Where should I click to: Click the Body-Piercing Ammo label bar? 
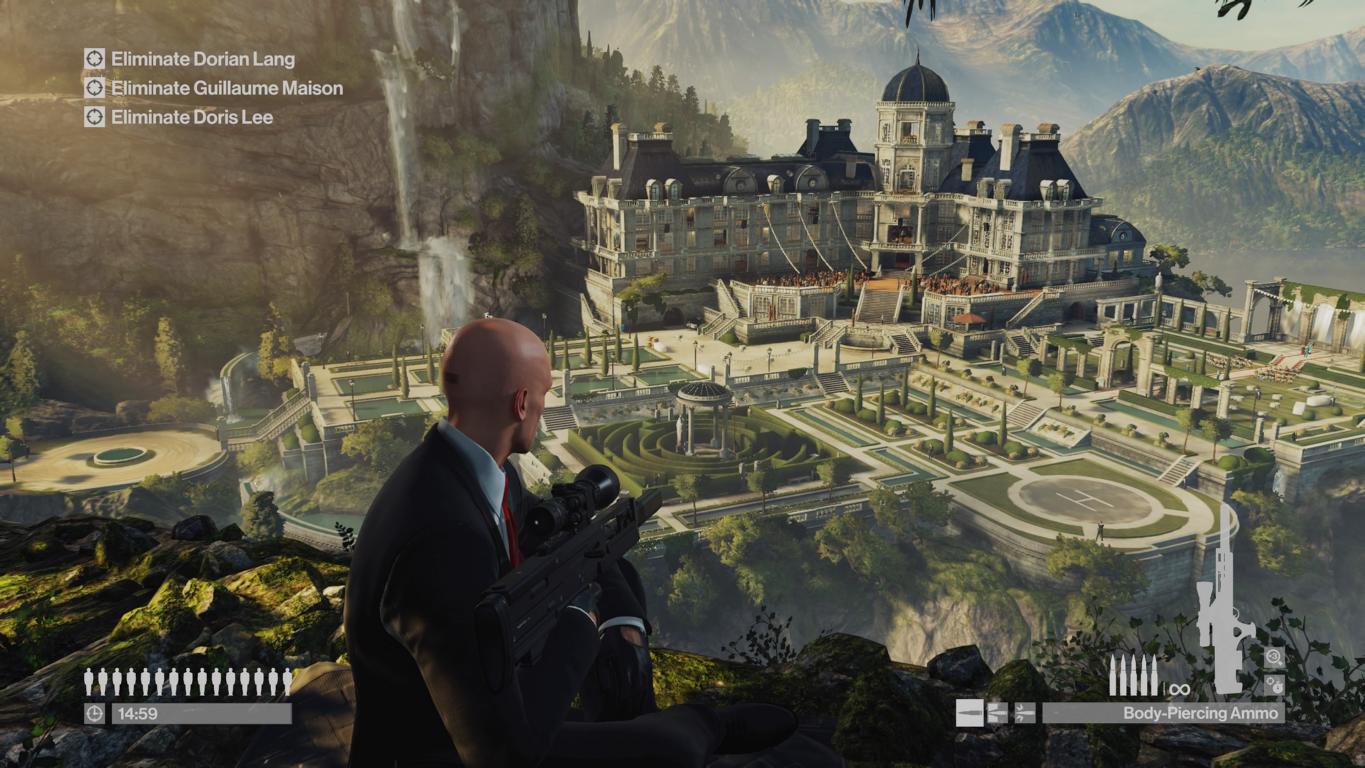click(1163, 713)
